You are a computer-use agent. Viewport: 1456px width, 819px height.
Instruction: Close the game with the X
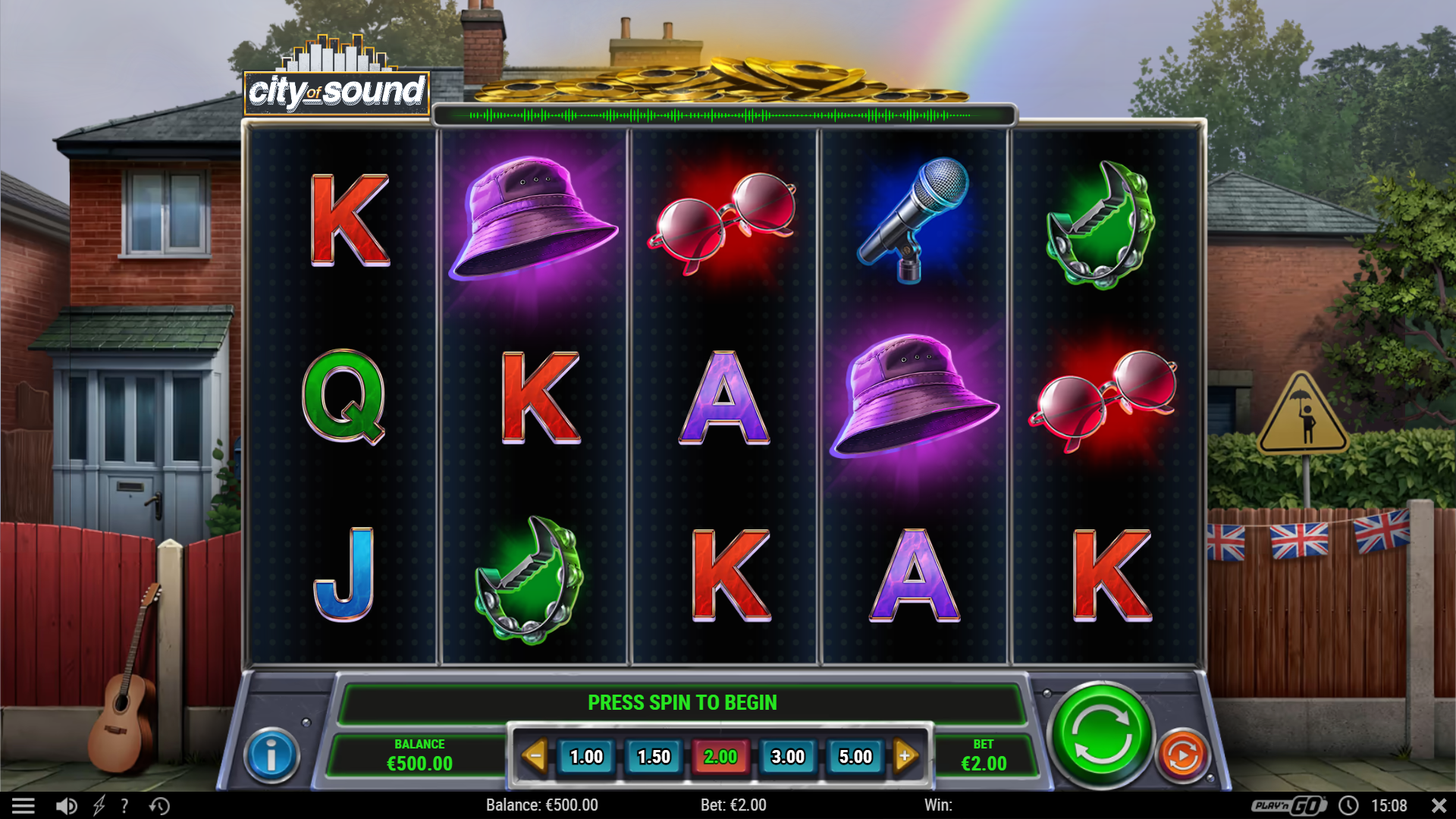coord(1439,805)
